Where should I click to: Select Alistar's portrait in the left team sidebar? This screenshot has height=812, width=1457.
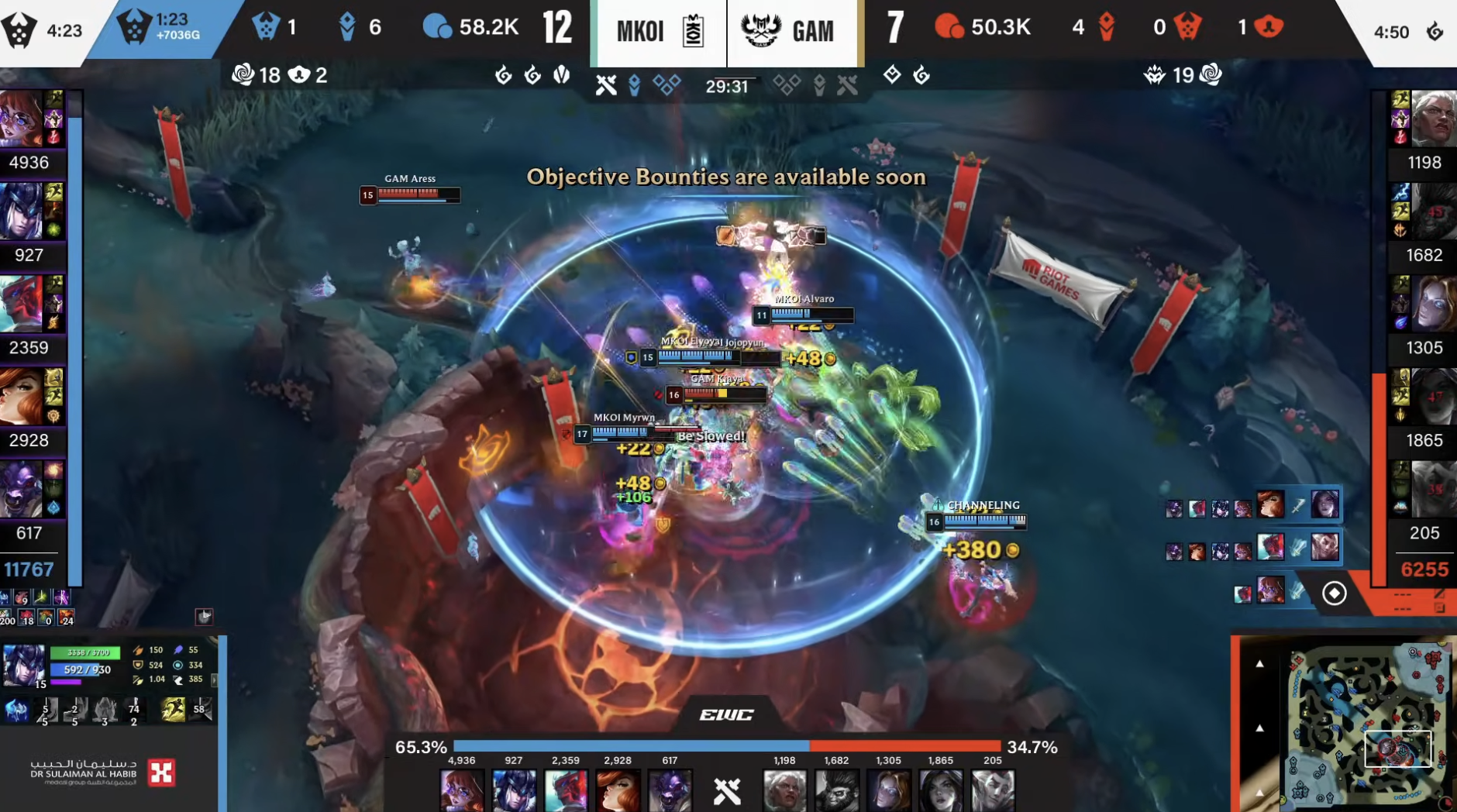click(x=21, y=489)
